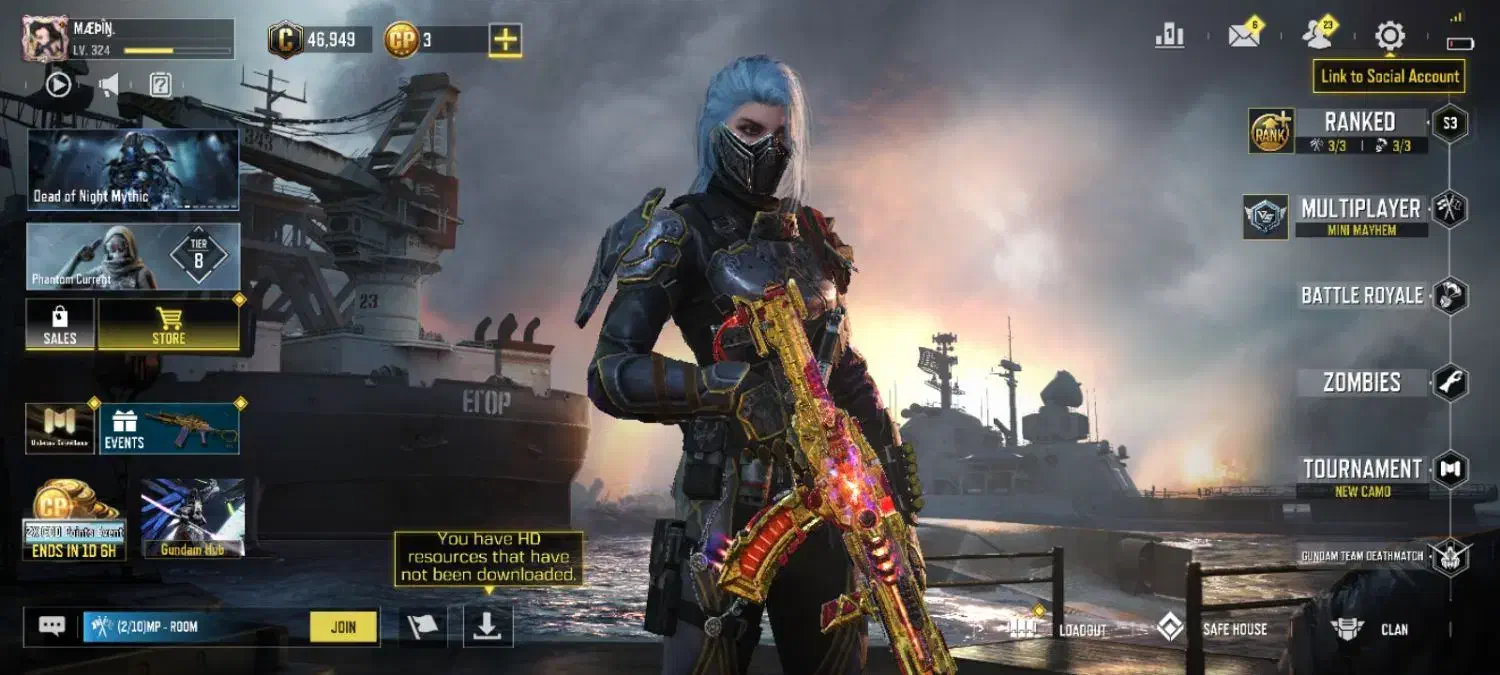Open the Loadout screen
Image resolution: width=1500 pixels, height=675 pixels.
1068,629
